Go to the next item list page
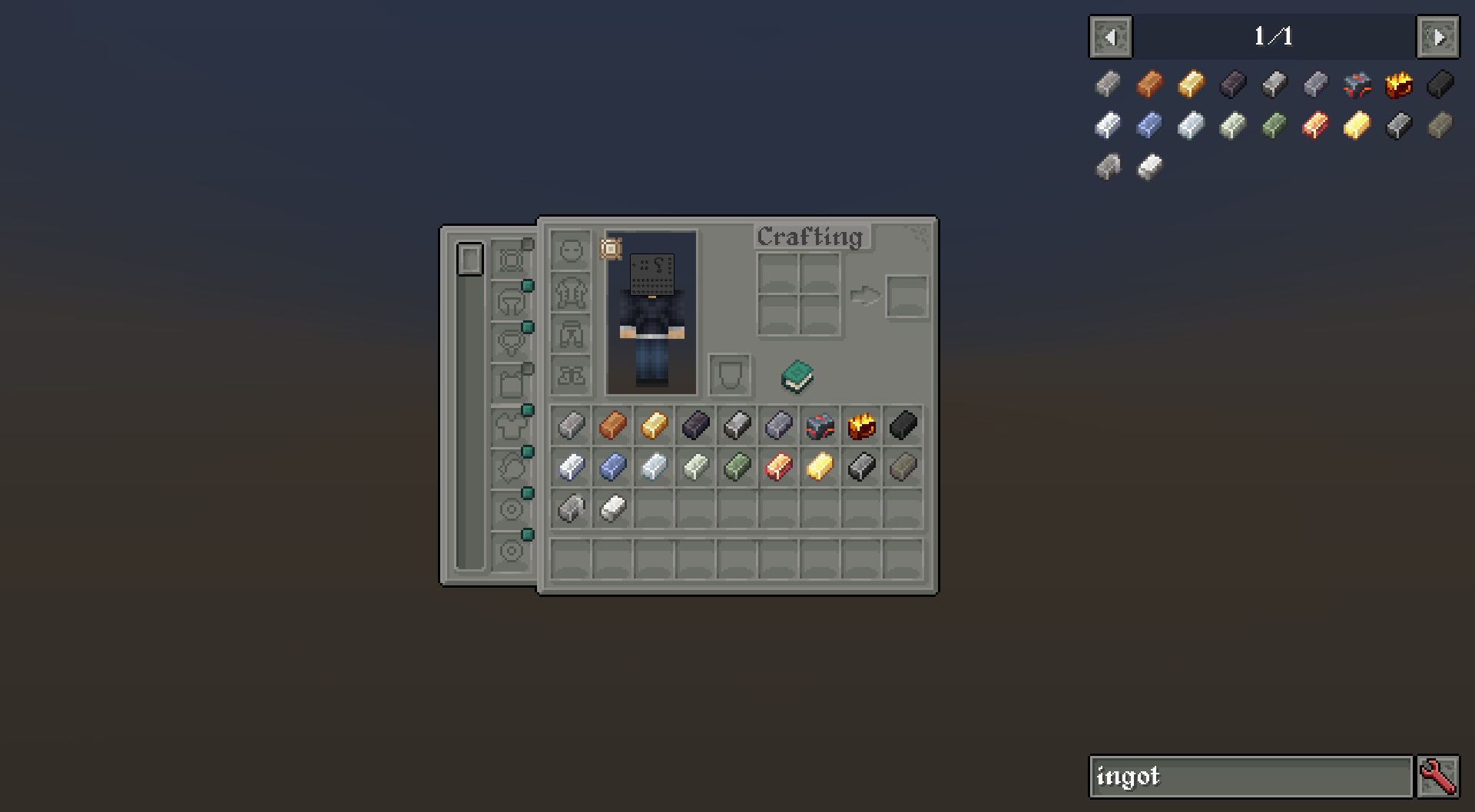 coord(1437,37)
